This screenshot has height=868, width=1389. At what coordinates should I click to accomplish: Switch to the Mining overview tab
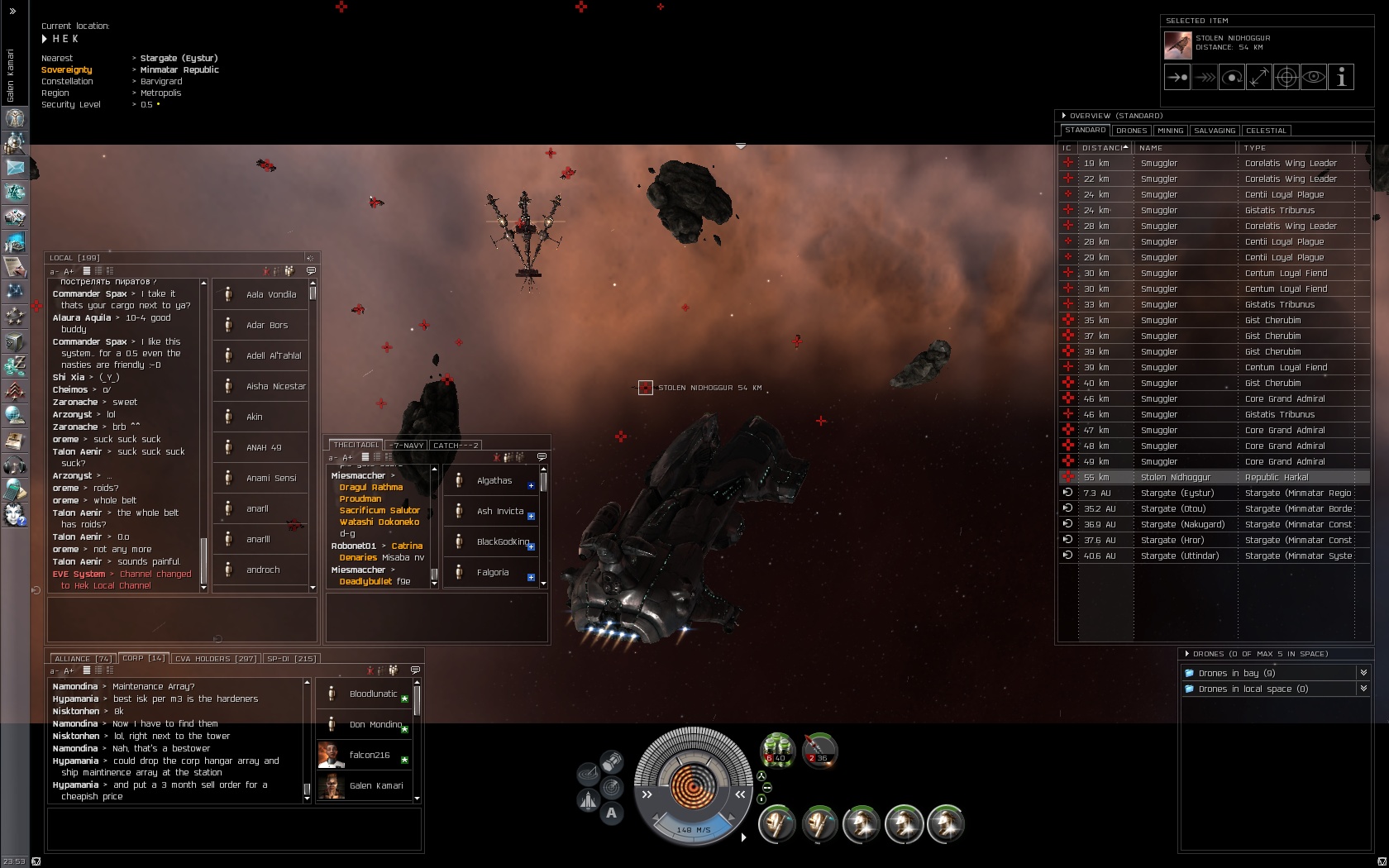pos(1170,131)
